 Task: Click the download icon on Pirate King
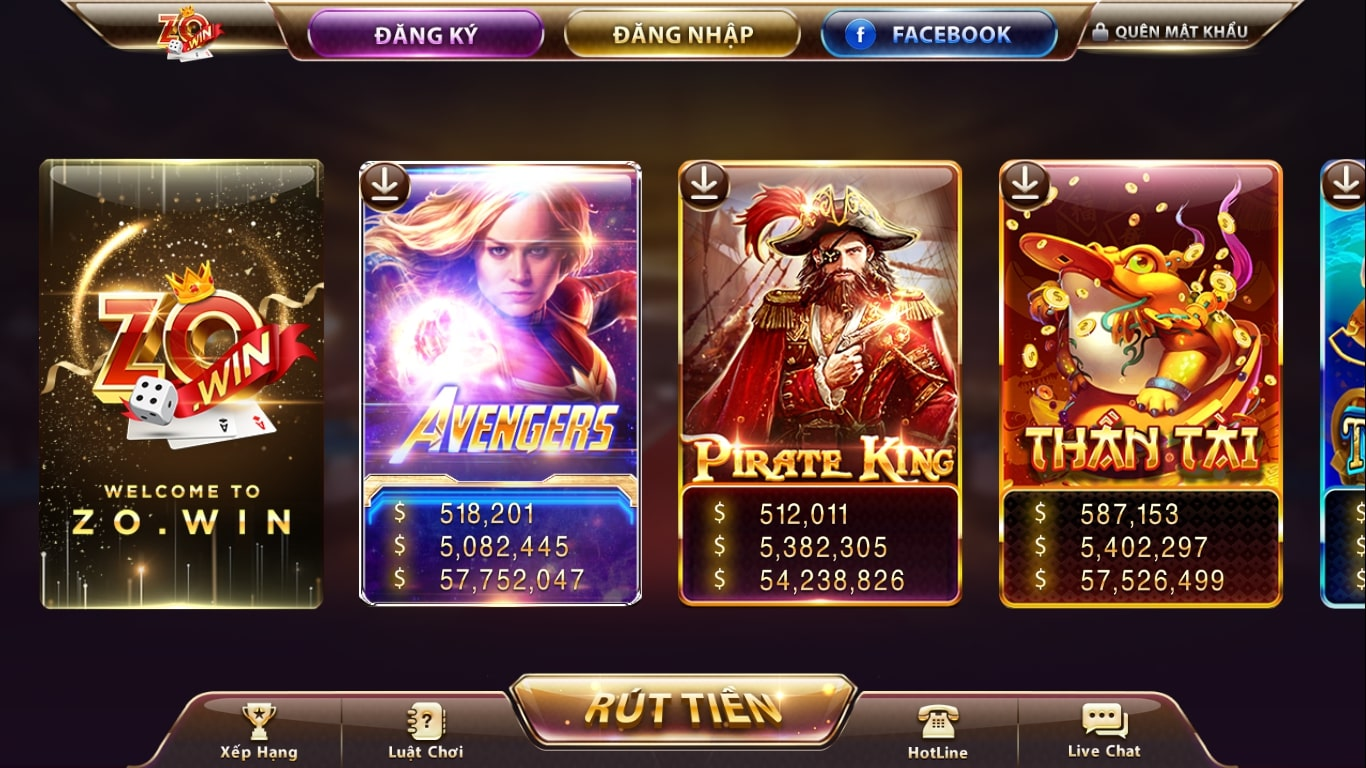point(705,184)
